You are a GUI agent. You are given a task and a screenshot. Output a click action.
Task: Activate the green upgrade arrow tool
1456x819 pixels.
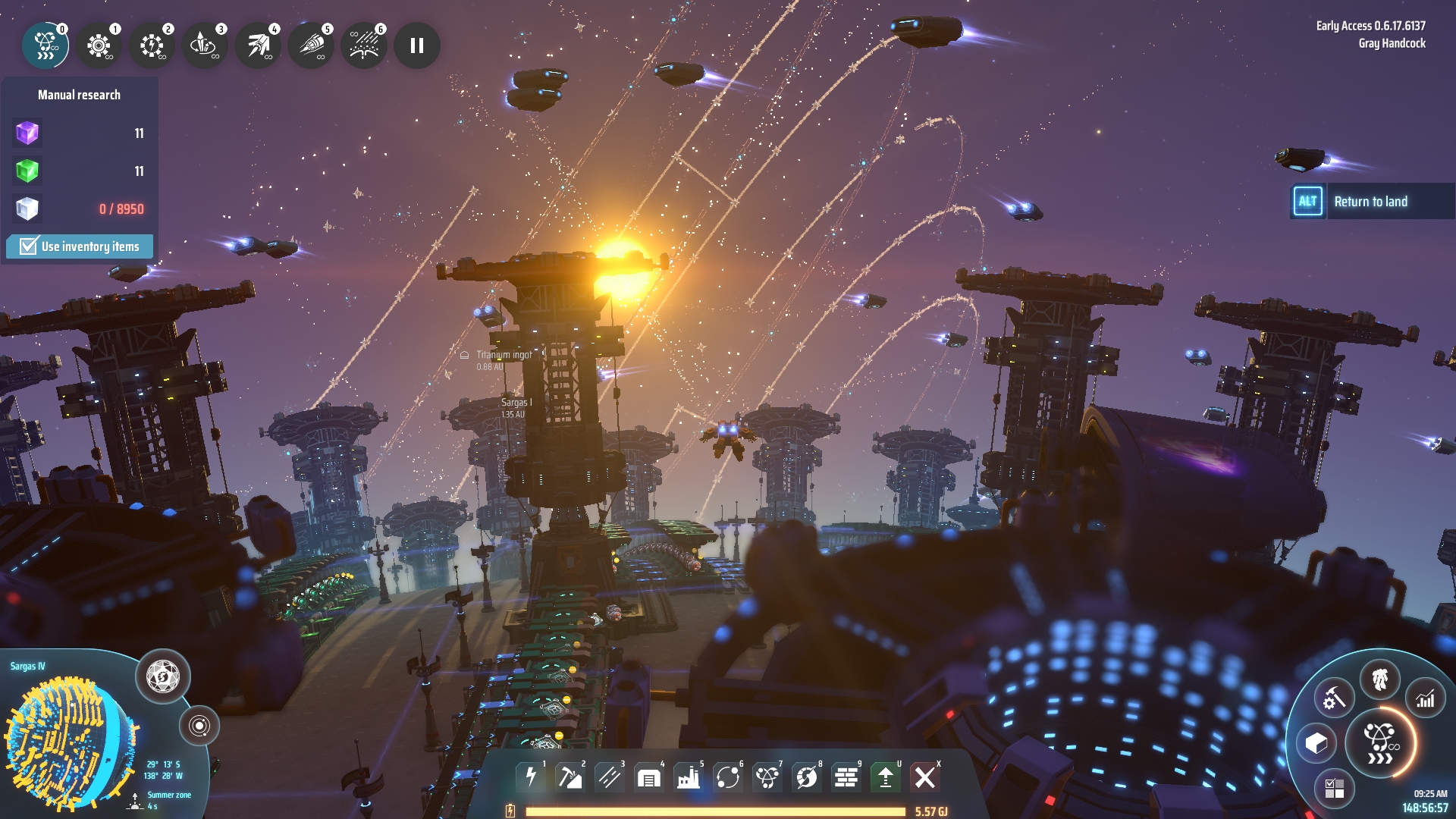[885, 777]
